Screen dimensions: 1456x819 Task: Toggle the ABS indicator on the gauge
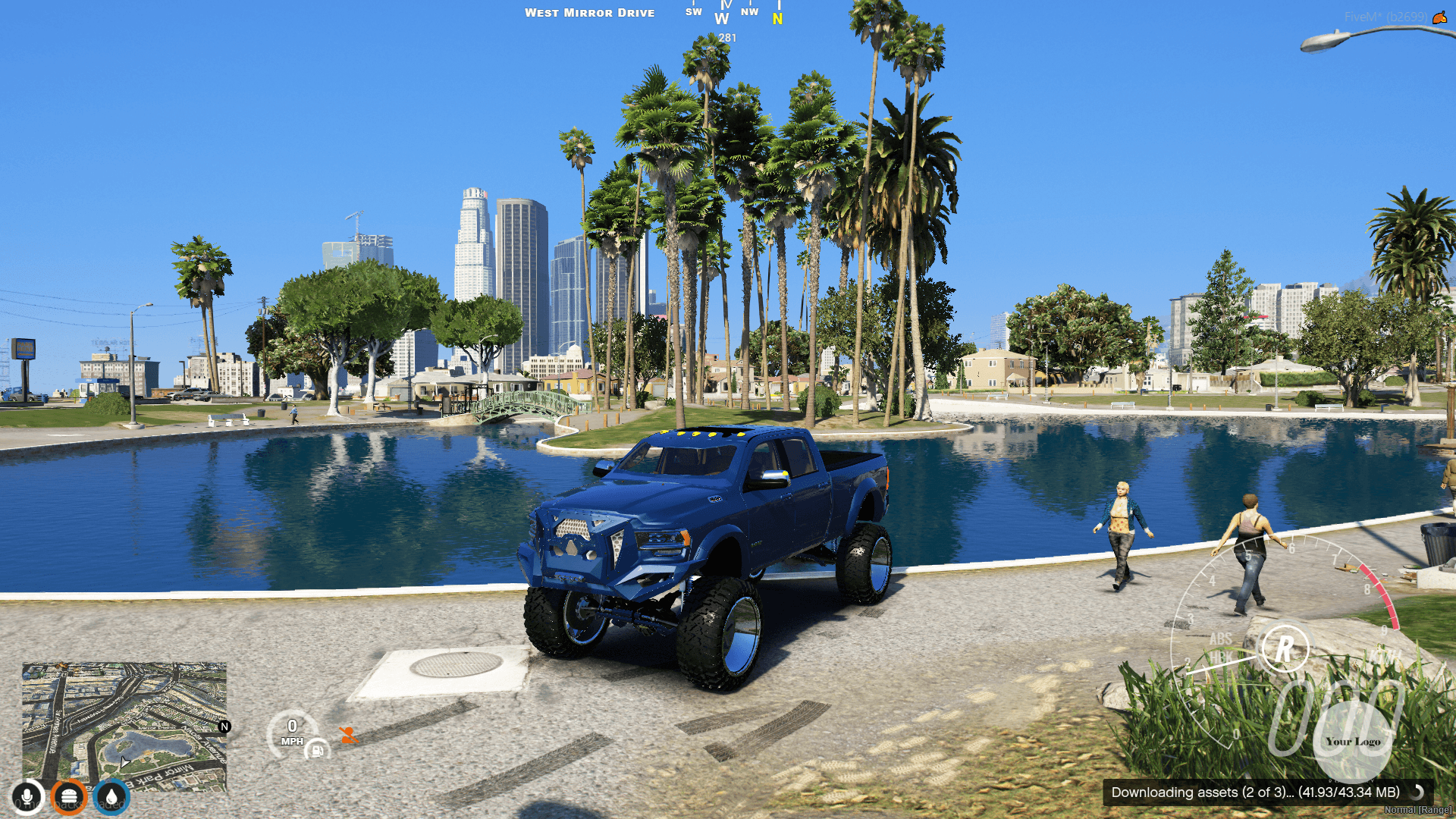pos(1220,639)
